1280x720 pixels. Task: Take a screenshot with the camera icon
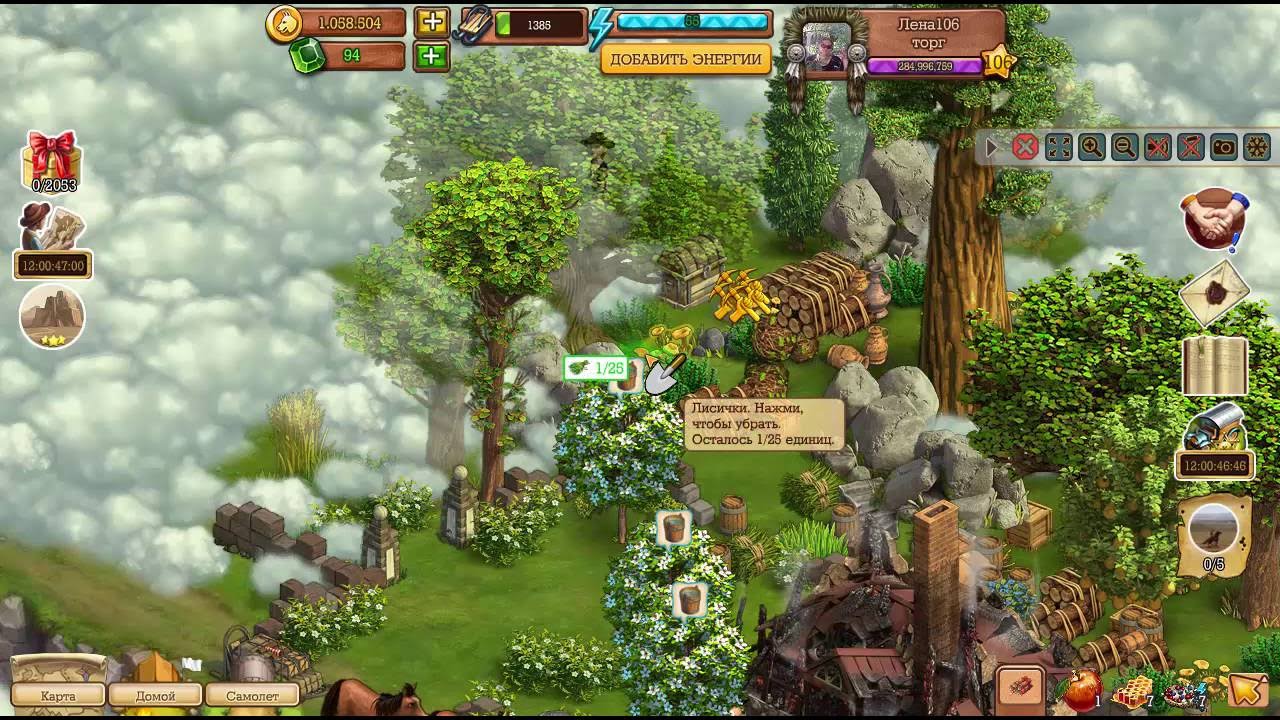1223,148
